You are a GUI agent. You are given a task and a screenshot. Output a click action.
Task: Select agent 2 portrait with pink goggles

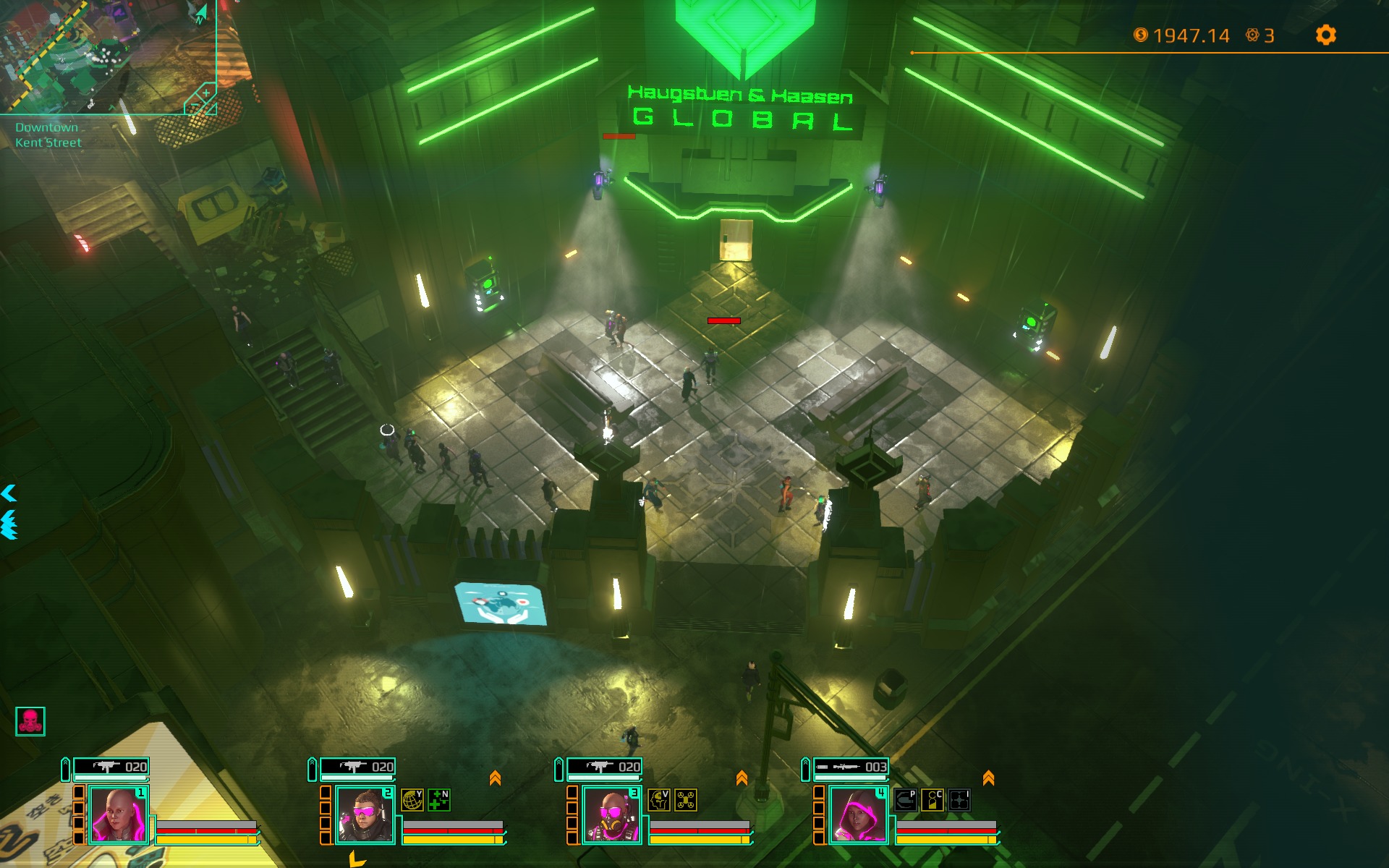pyautogui.click(x=365, y=815)
